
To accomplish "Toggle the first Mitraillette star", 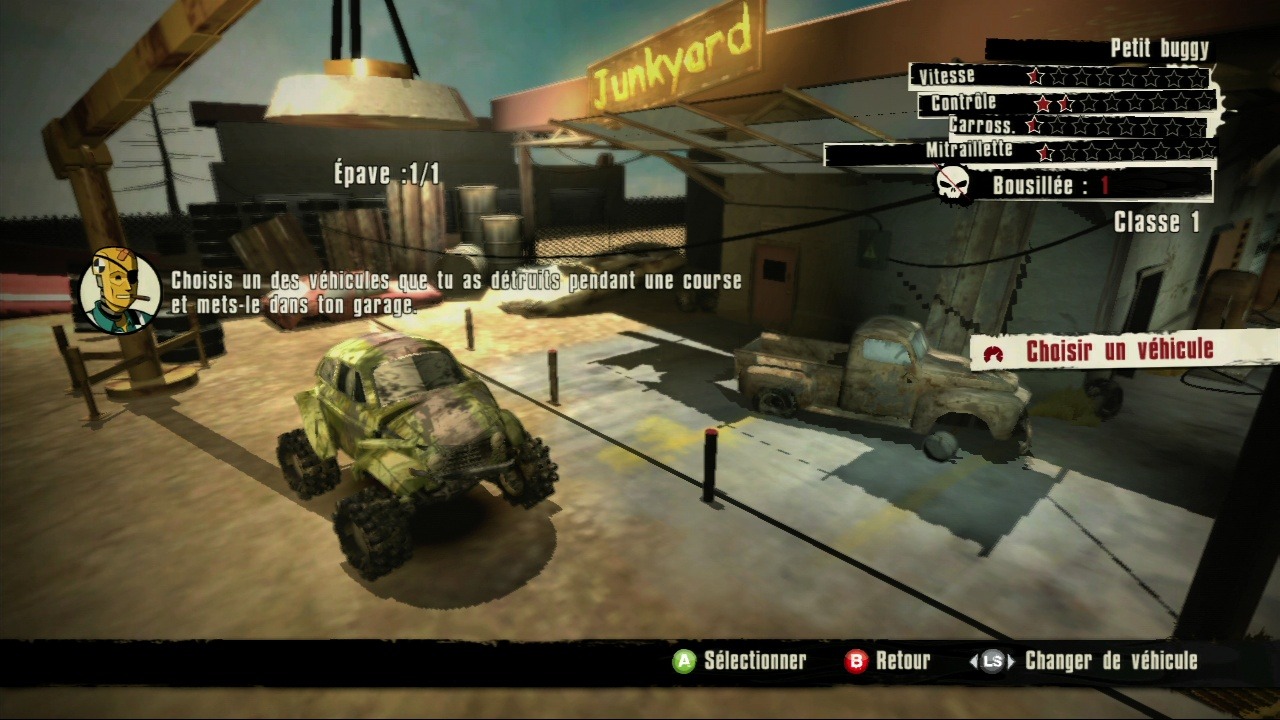I will point(1044,152).
